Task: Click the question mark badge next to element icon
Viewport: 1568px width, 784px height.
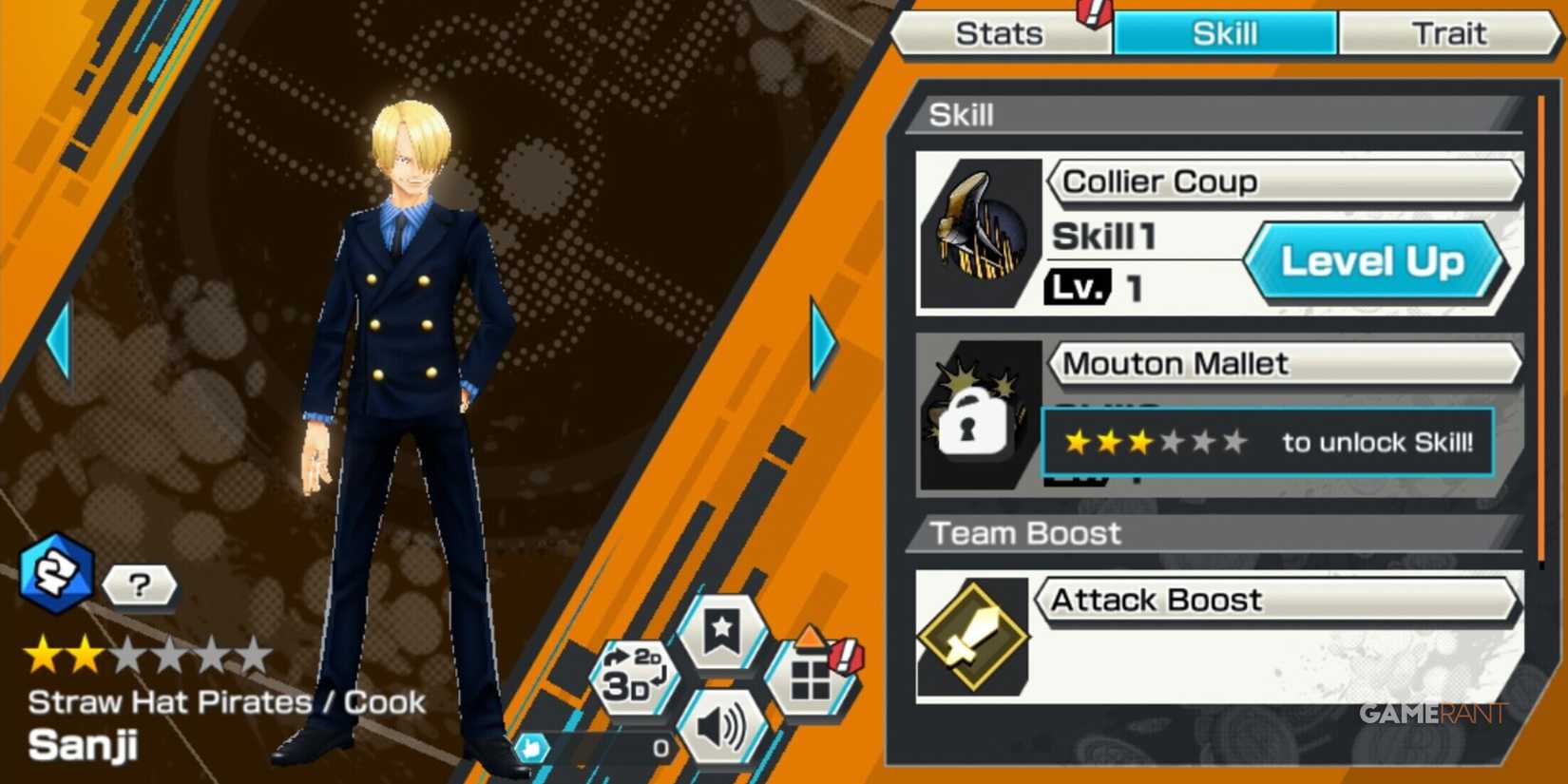Action: click(x=139, y=585)
